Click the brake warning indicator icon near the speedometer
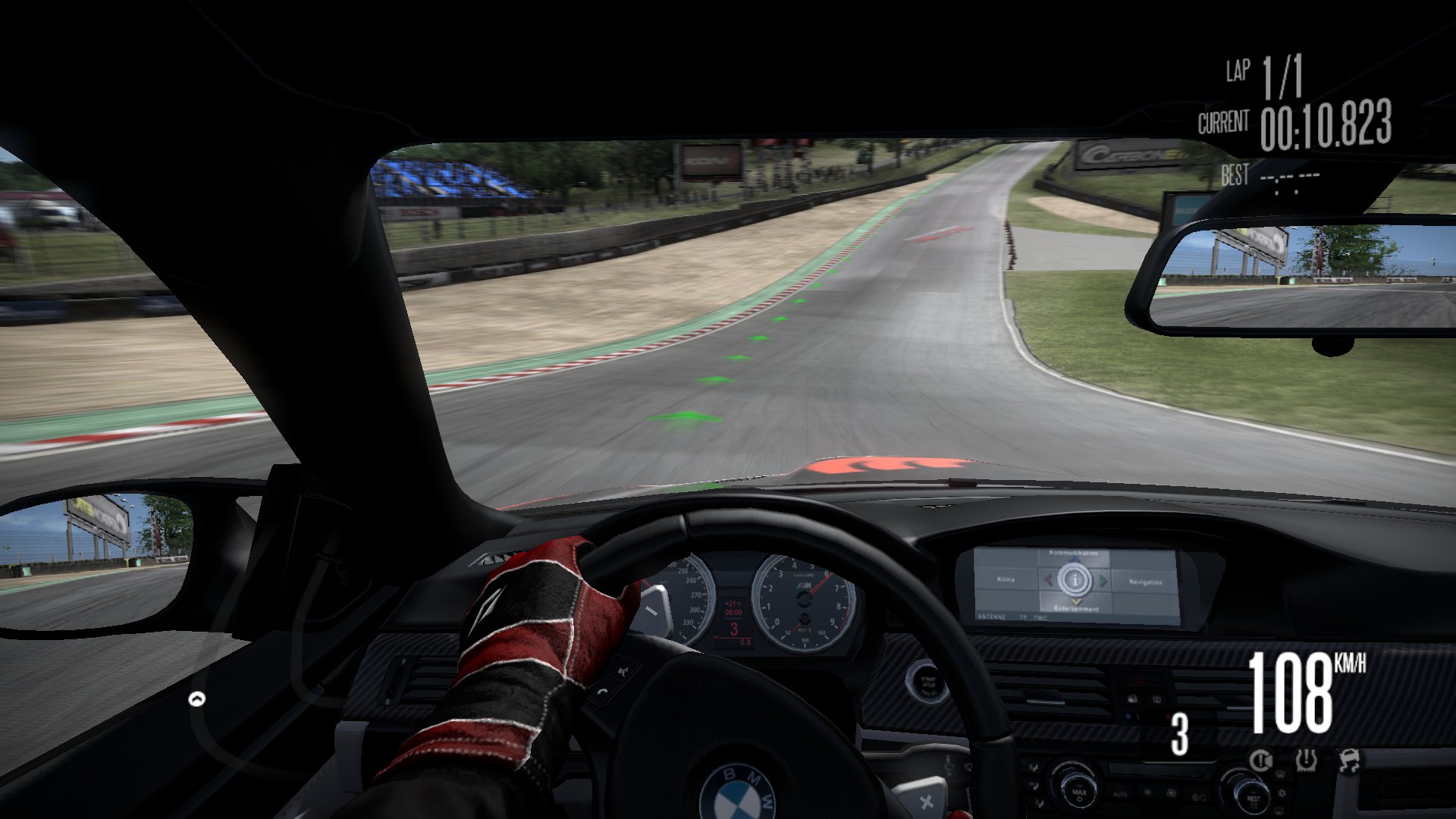 (1261, 761)
